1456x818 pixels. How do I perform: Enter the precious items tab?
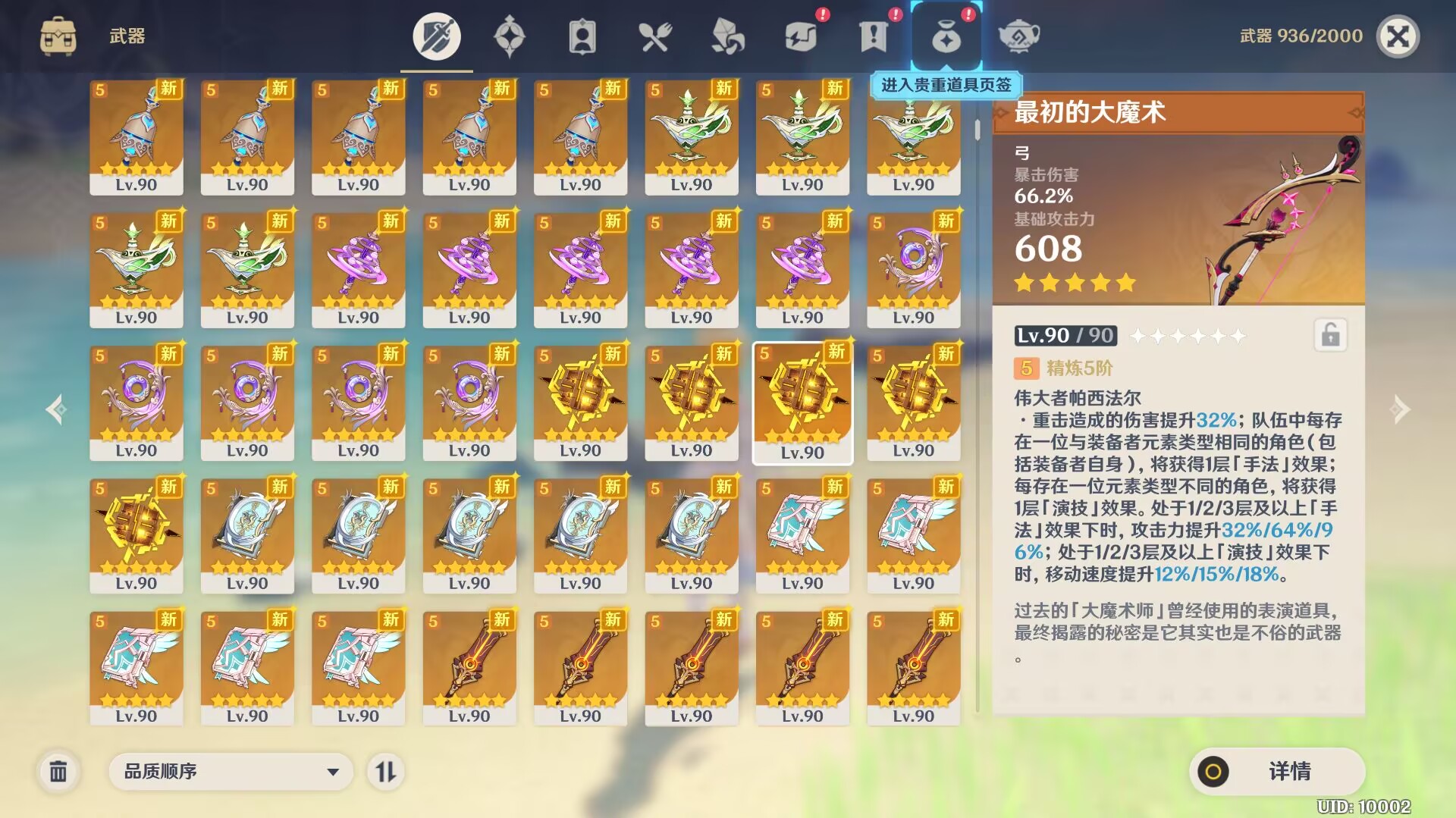[x=946, y=36]
